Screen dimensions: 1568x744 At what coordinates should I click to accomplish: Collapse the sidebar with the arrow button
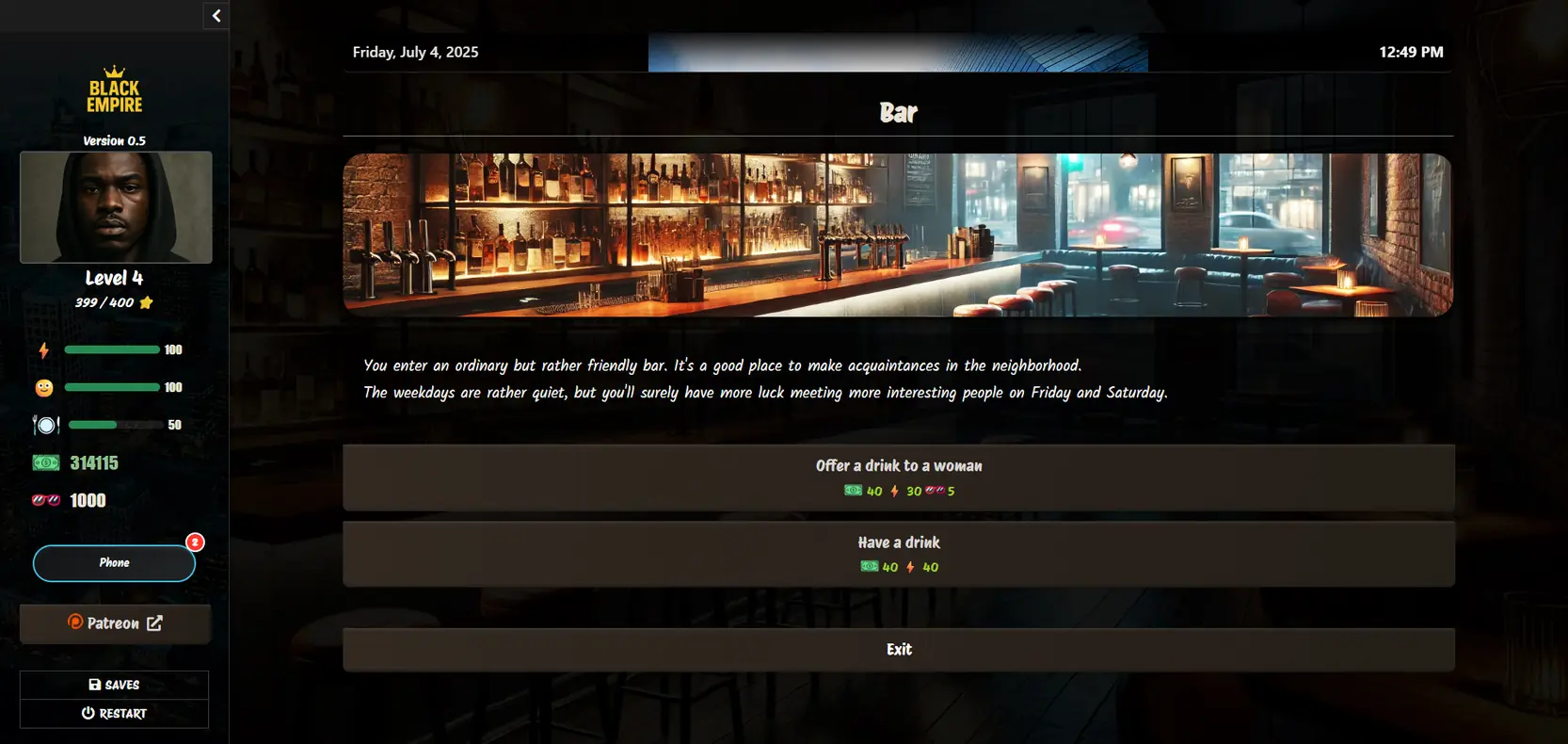(x=216, y=15)
